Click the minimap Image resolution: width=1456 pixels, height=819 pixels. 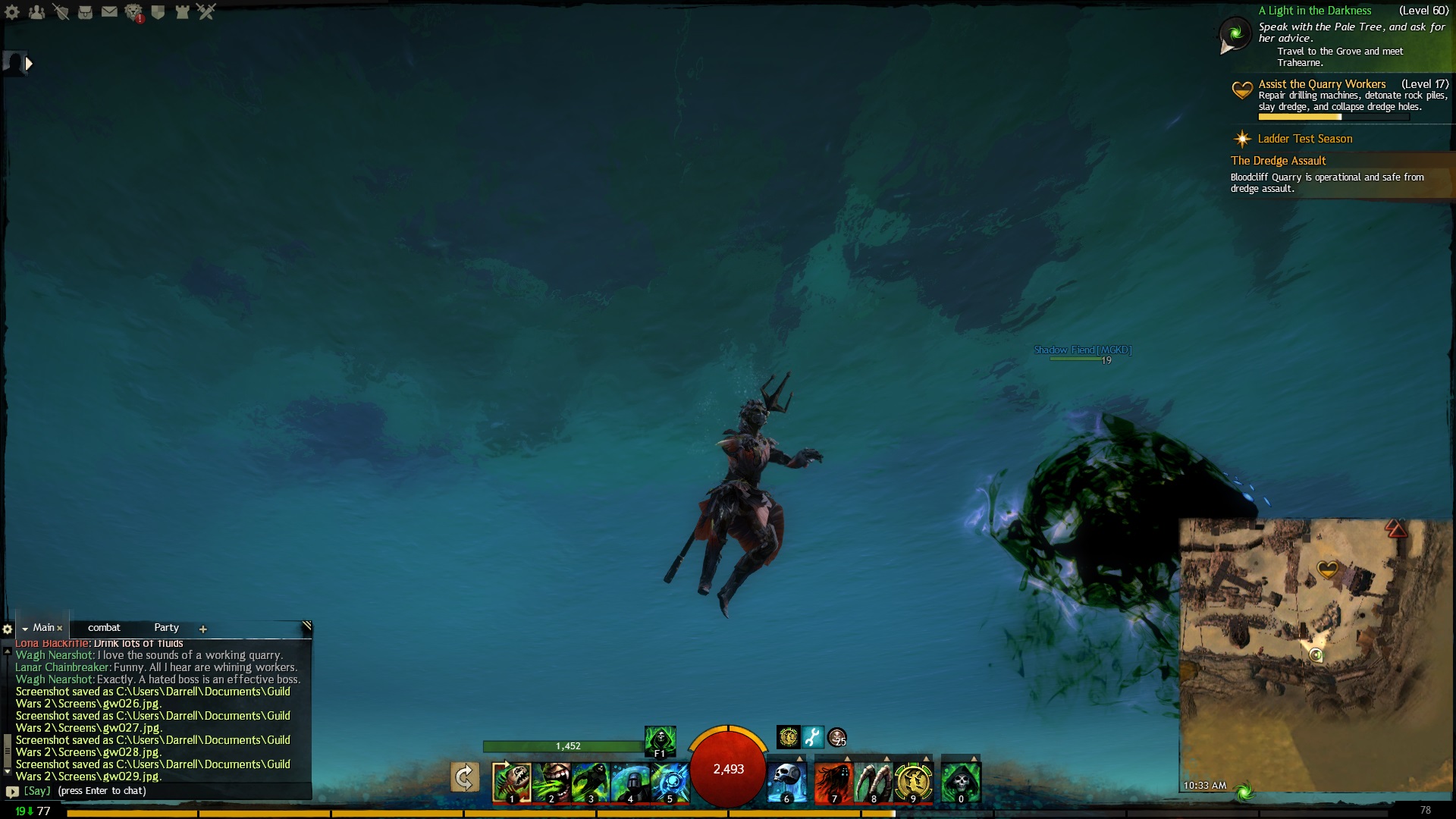point(1316,652)
